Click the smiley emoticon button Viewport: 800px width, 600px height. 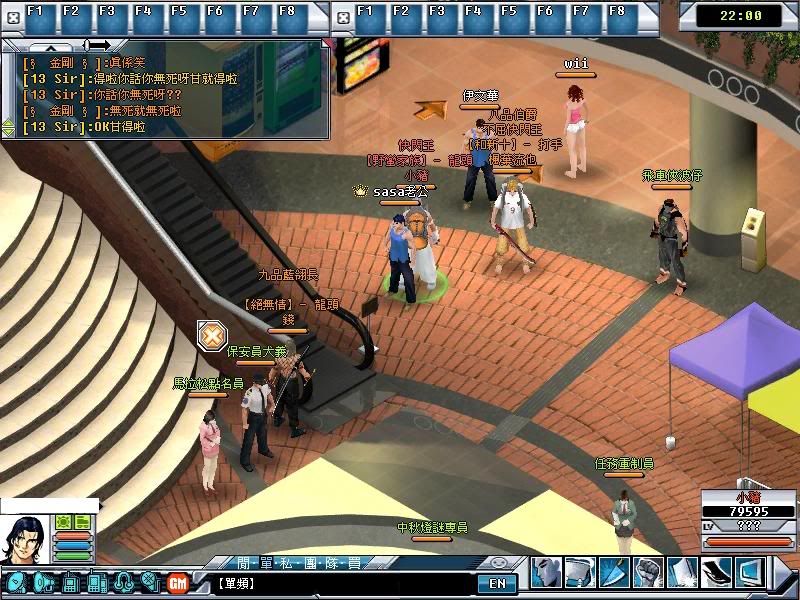[x=497, y=563]
